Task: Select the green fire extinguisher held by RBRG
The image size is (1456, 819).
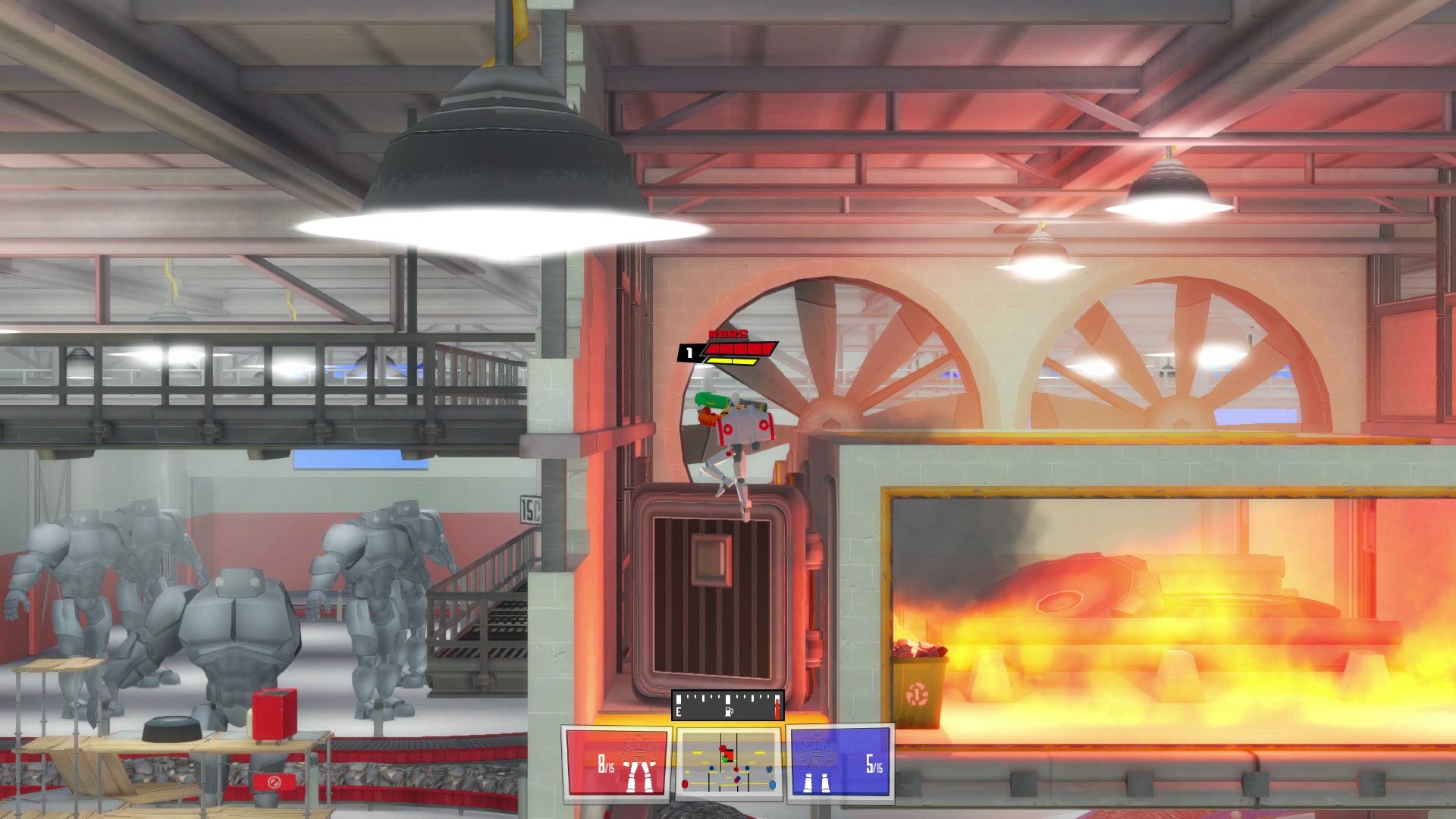Action: click(x=713, y=399)
